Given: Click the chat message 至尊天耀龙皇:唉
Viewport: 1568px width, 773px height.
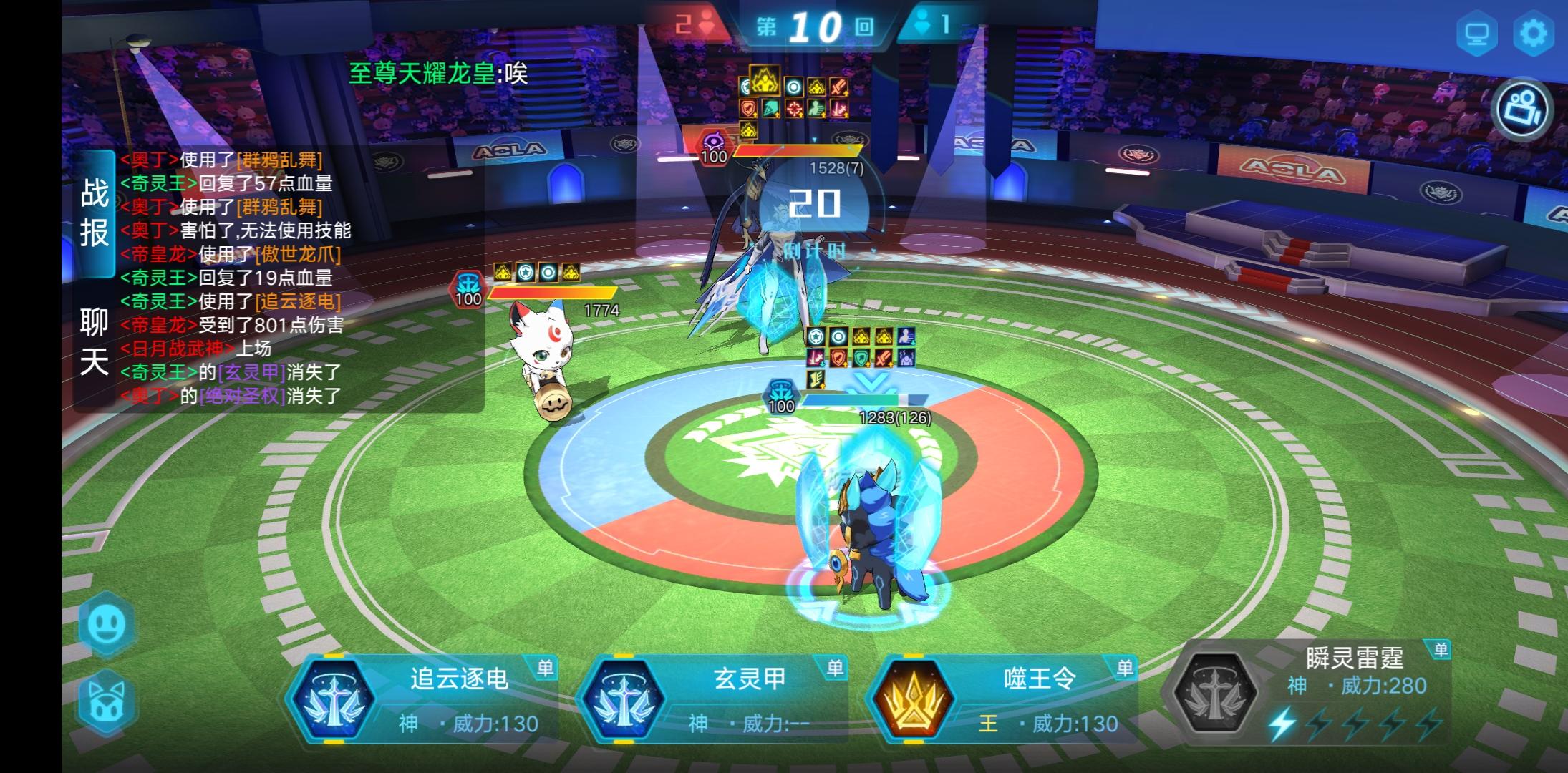Looking at the screenshot, I should coord(438,72).
